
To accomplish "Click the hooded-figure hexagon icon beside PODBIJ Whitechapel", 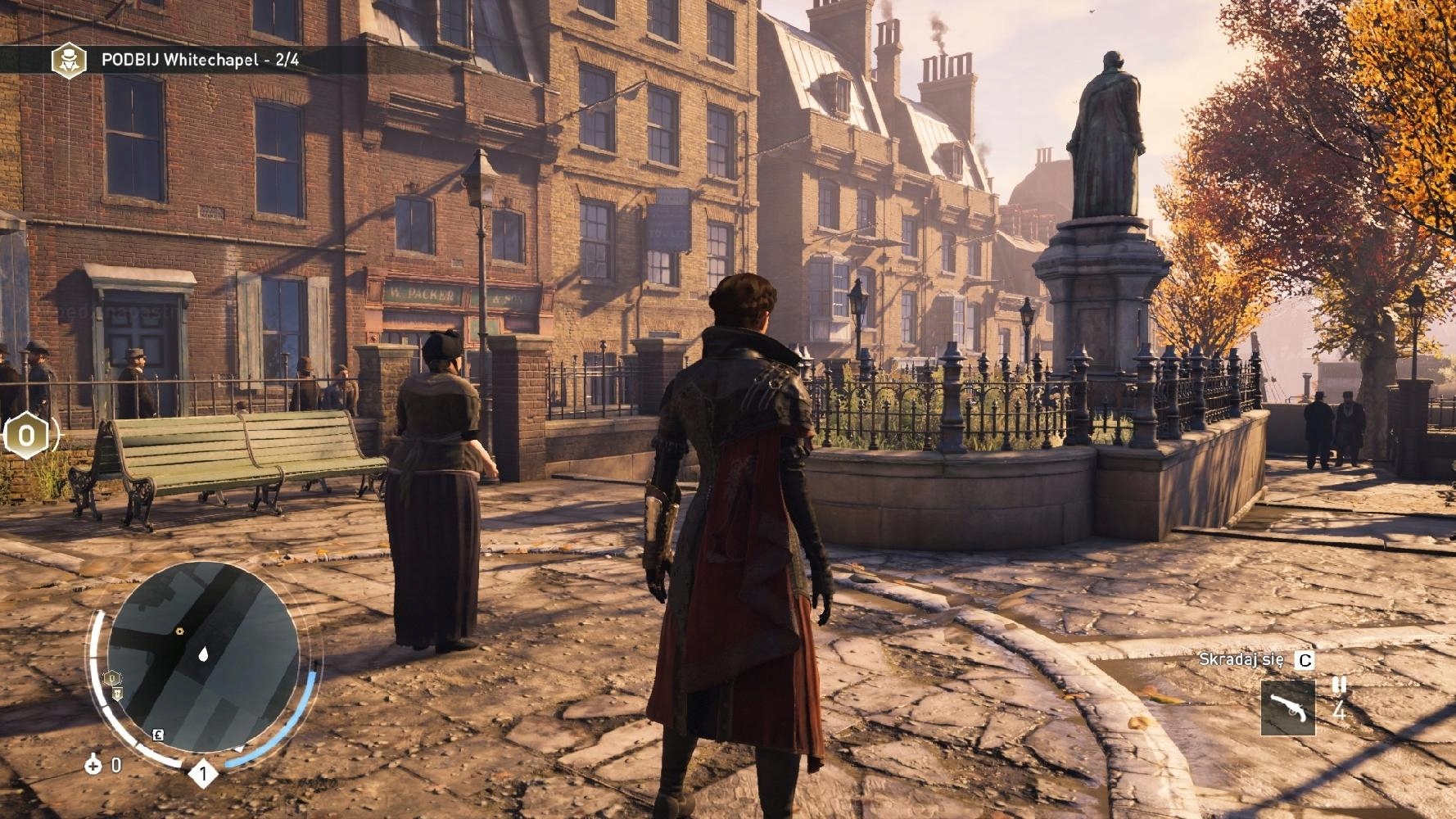I will (x=69, y=60).
